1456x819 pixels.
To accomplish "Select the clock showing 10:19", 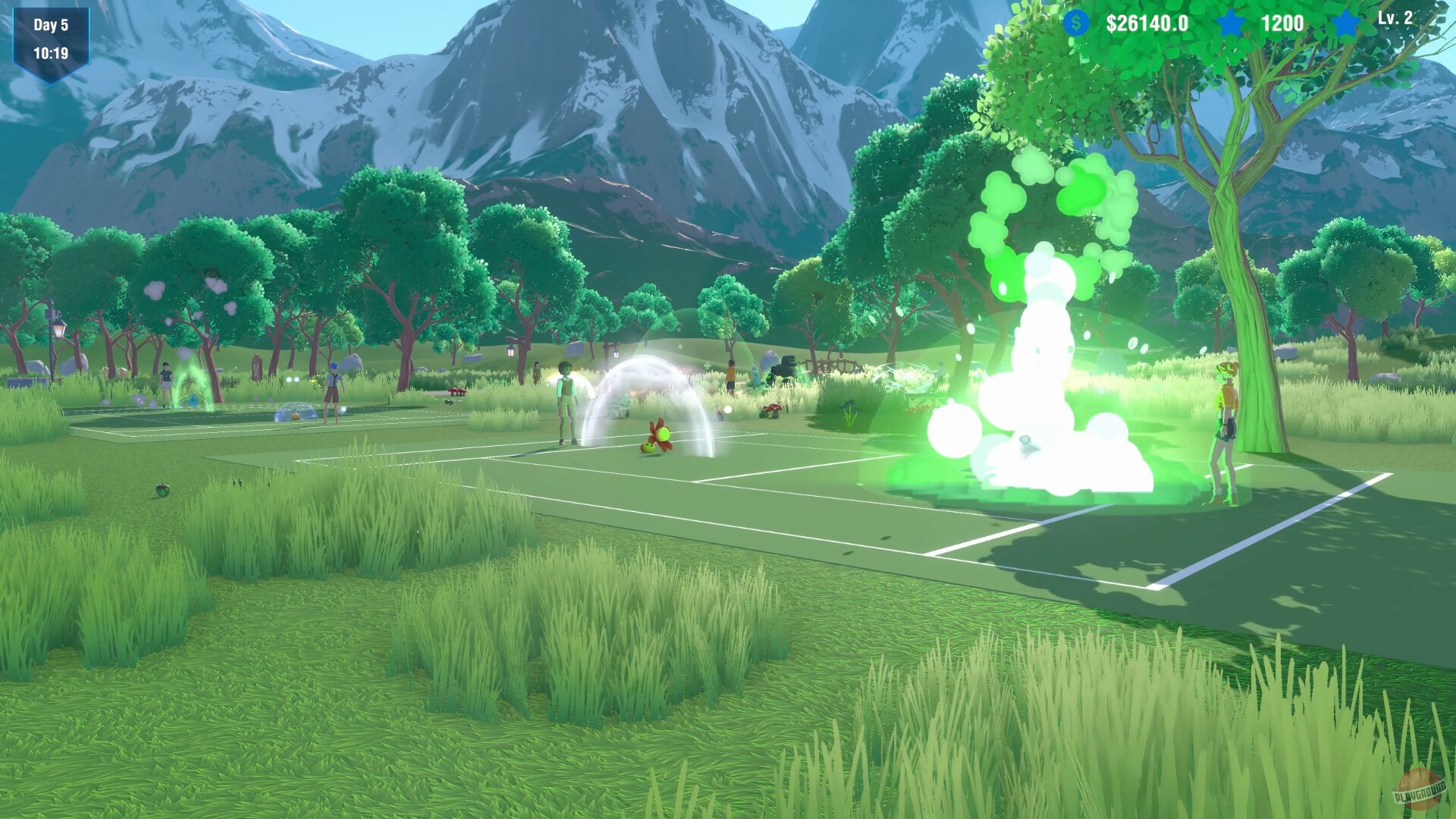I will 53,54.
